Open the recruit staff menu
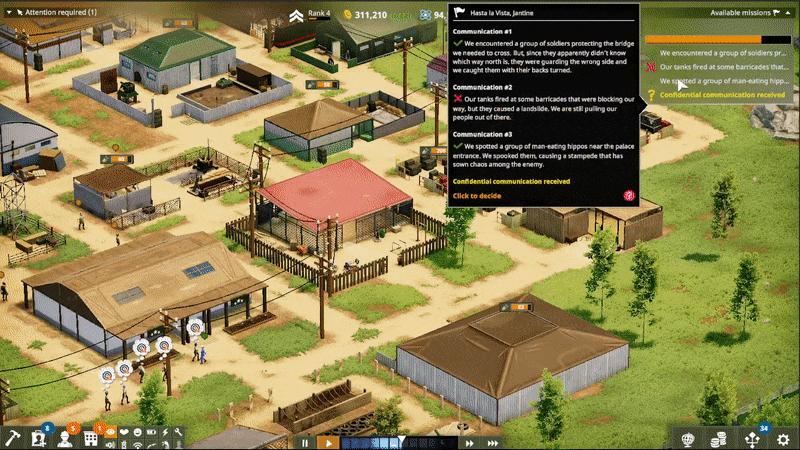This screenshot has height=450, width=800. [38, 438]
